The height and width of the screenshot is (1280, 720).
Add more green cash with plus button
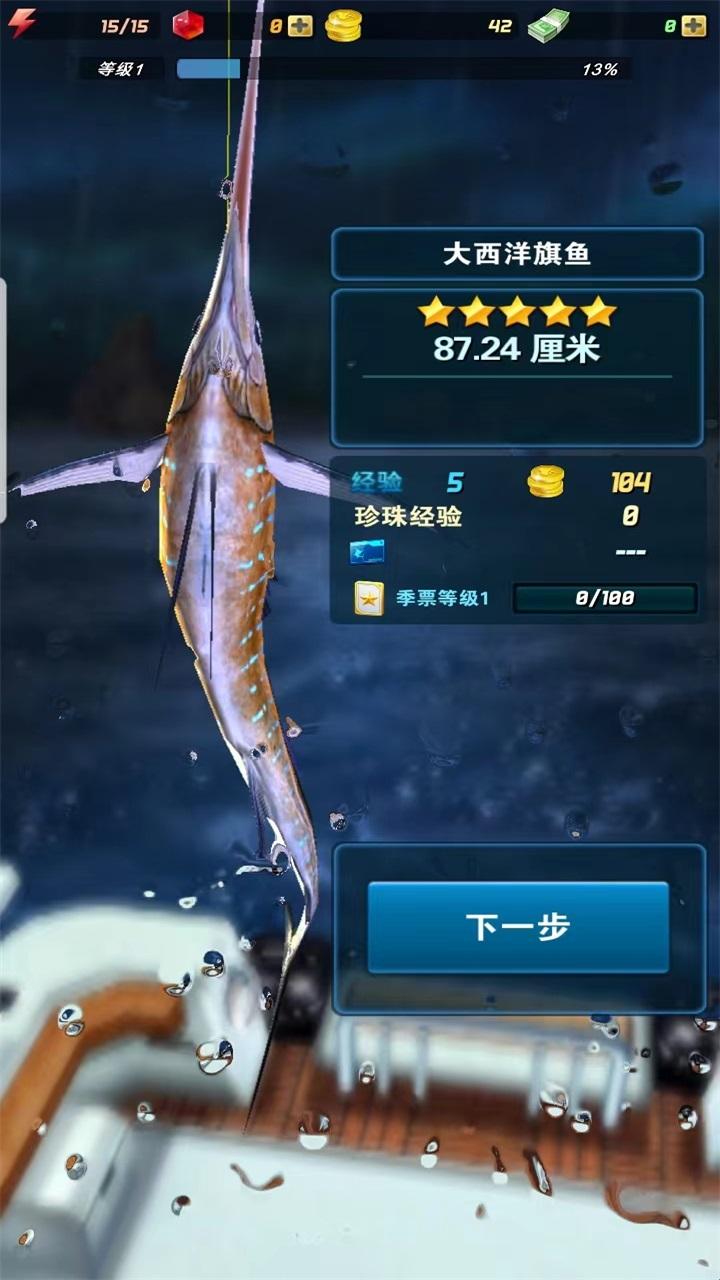point(693,26)
